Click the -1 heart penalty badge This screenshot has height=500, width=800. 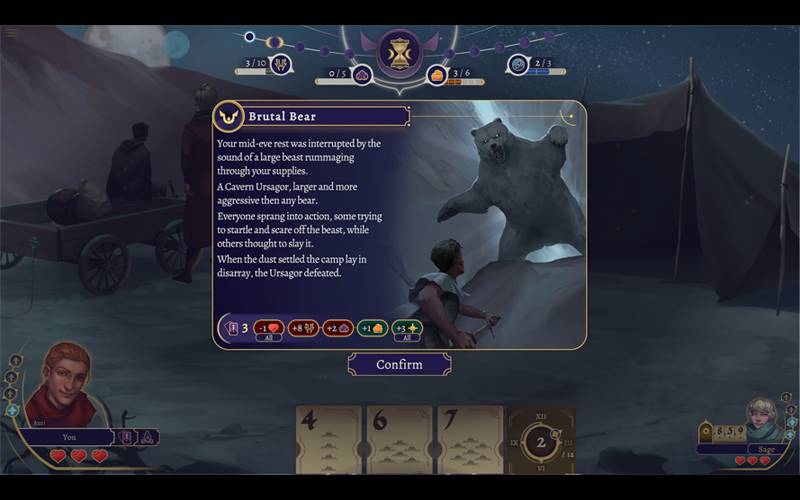(x=267, y=328)
